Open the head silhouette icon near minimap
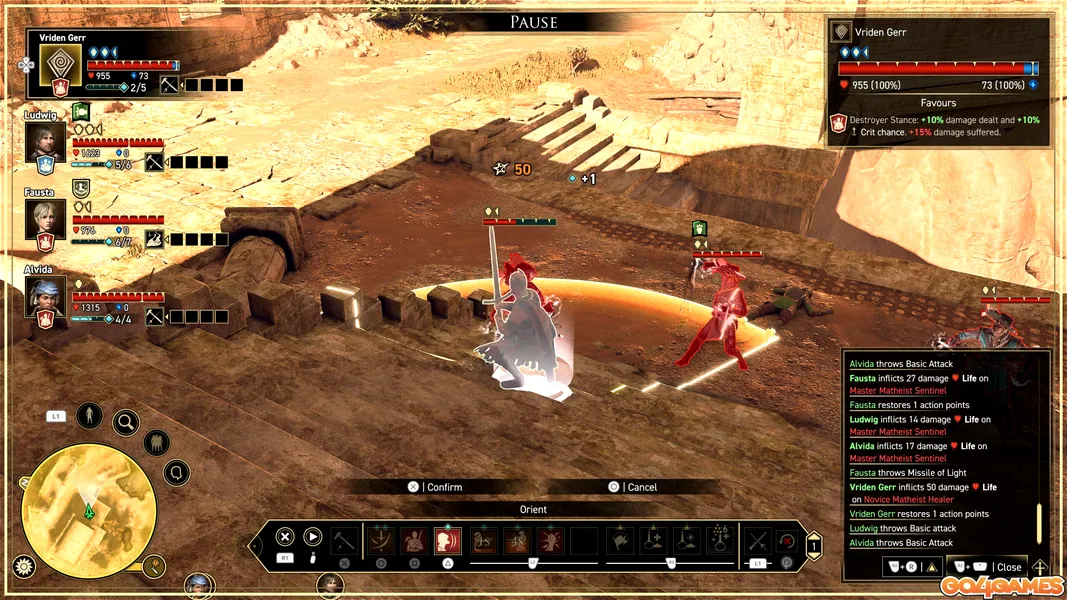Image resolution: width=1067 pixels, height=600 pixels. tap(177, 472)
